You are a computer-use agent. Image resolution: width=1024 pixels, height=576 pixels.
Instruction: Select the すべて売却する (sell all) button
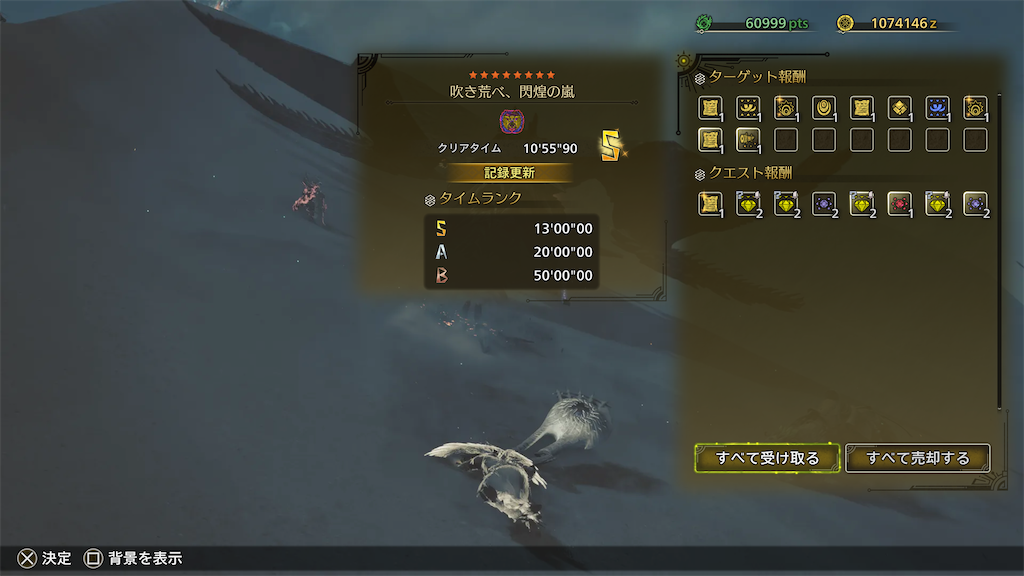918,458
